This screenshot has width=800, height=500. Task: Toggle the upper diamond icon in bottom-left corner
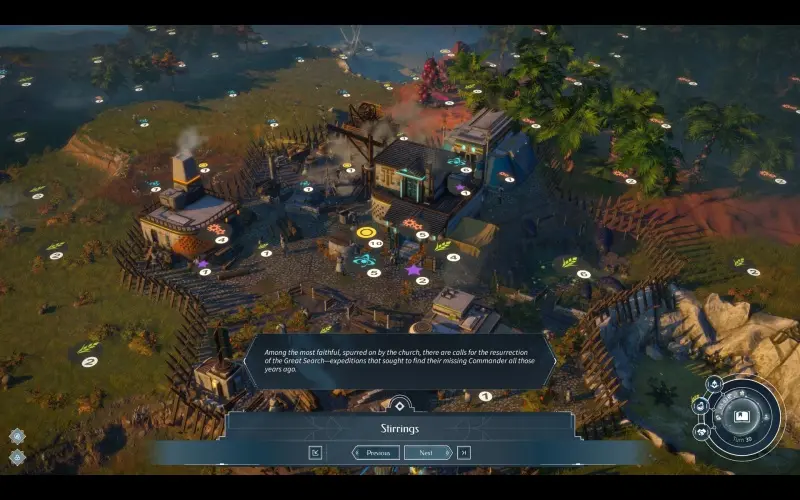17,436
